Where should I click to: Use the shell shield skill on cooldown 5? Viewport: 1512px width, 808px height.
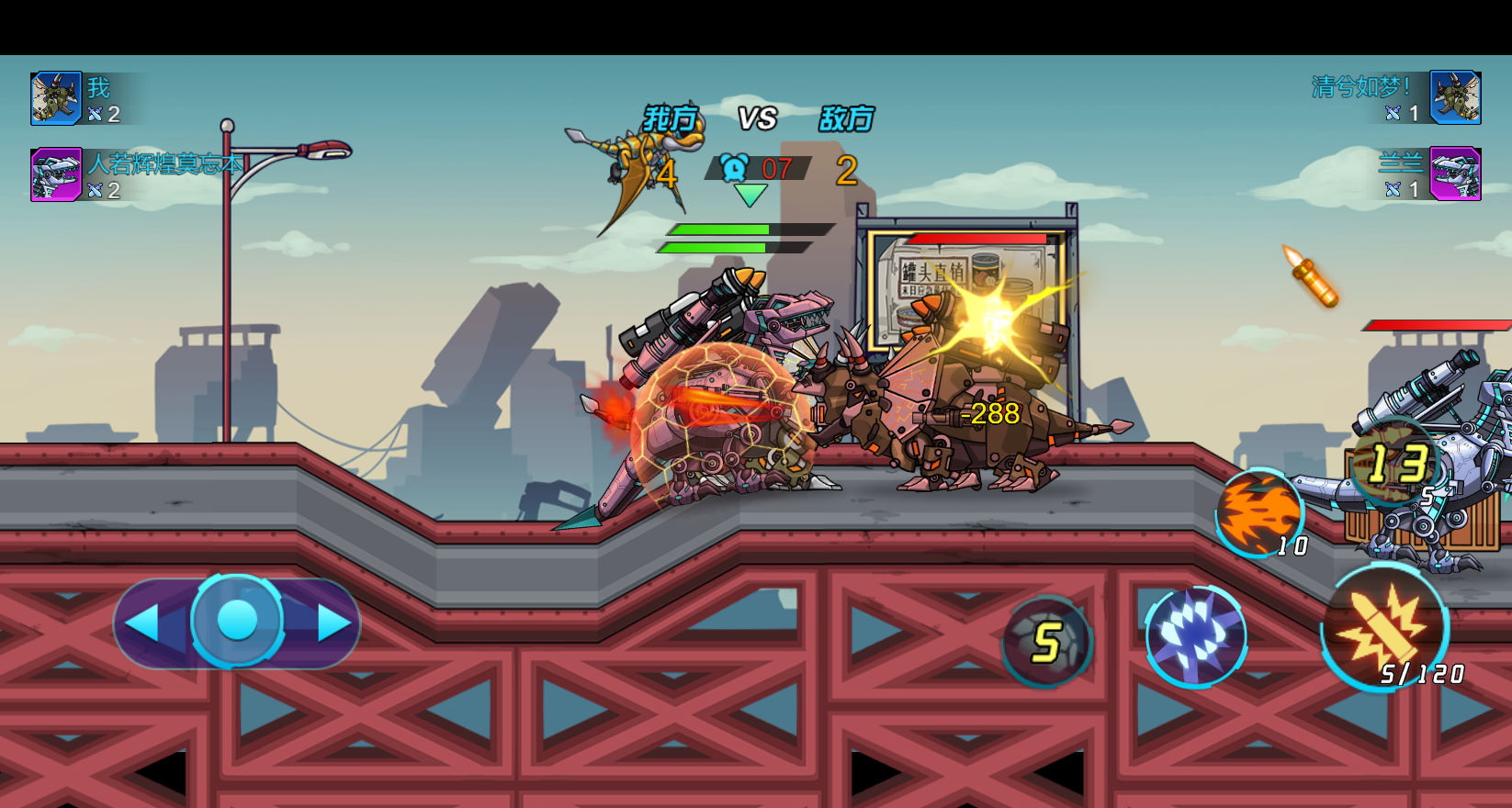1046,642
